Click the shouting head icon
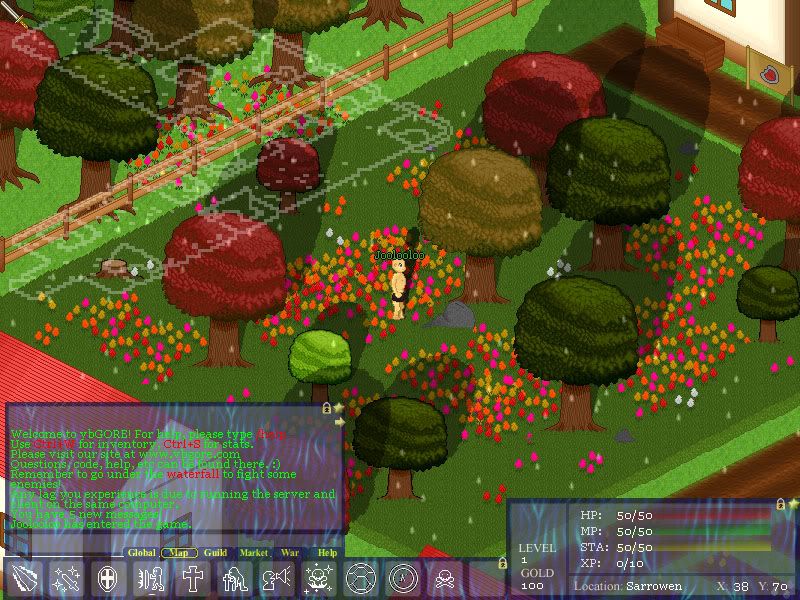Screen dimensions: 800x600 click(x=276, y=579)
